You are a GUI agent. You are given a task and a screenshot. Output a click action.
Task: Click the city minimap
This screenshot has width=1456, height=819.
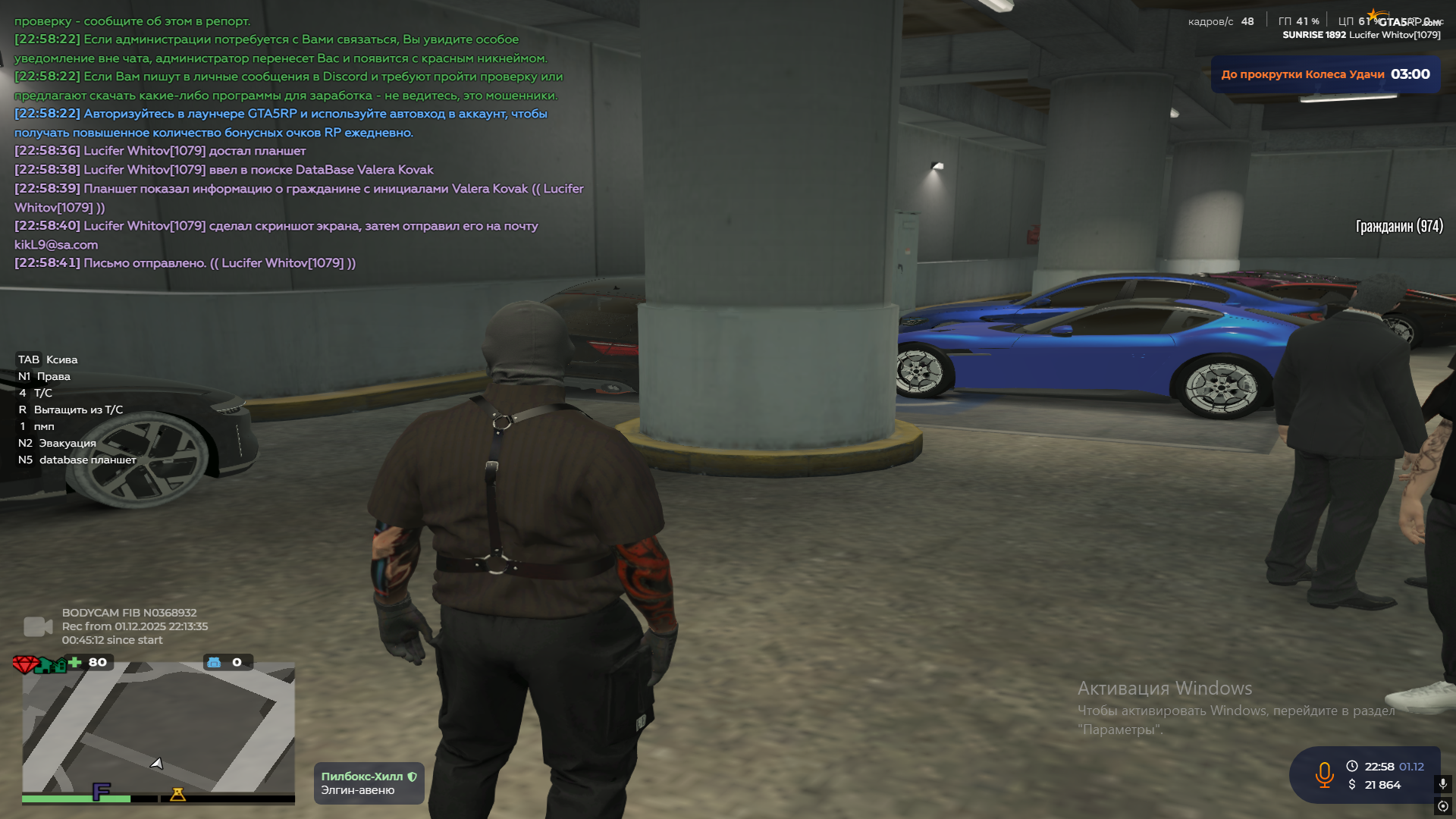tap(158, 728)
